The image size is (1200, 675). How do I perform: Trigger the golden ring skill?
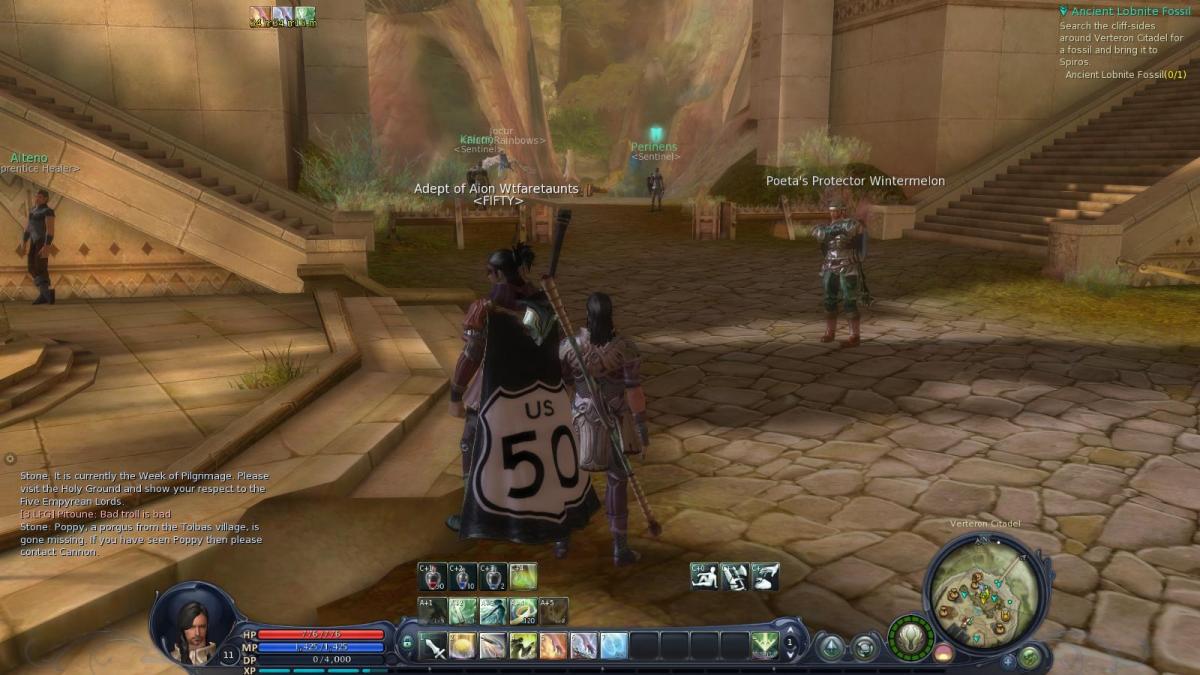click(x=523, y=610)
